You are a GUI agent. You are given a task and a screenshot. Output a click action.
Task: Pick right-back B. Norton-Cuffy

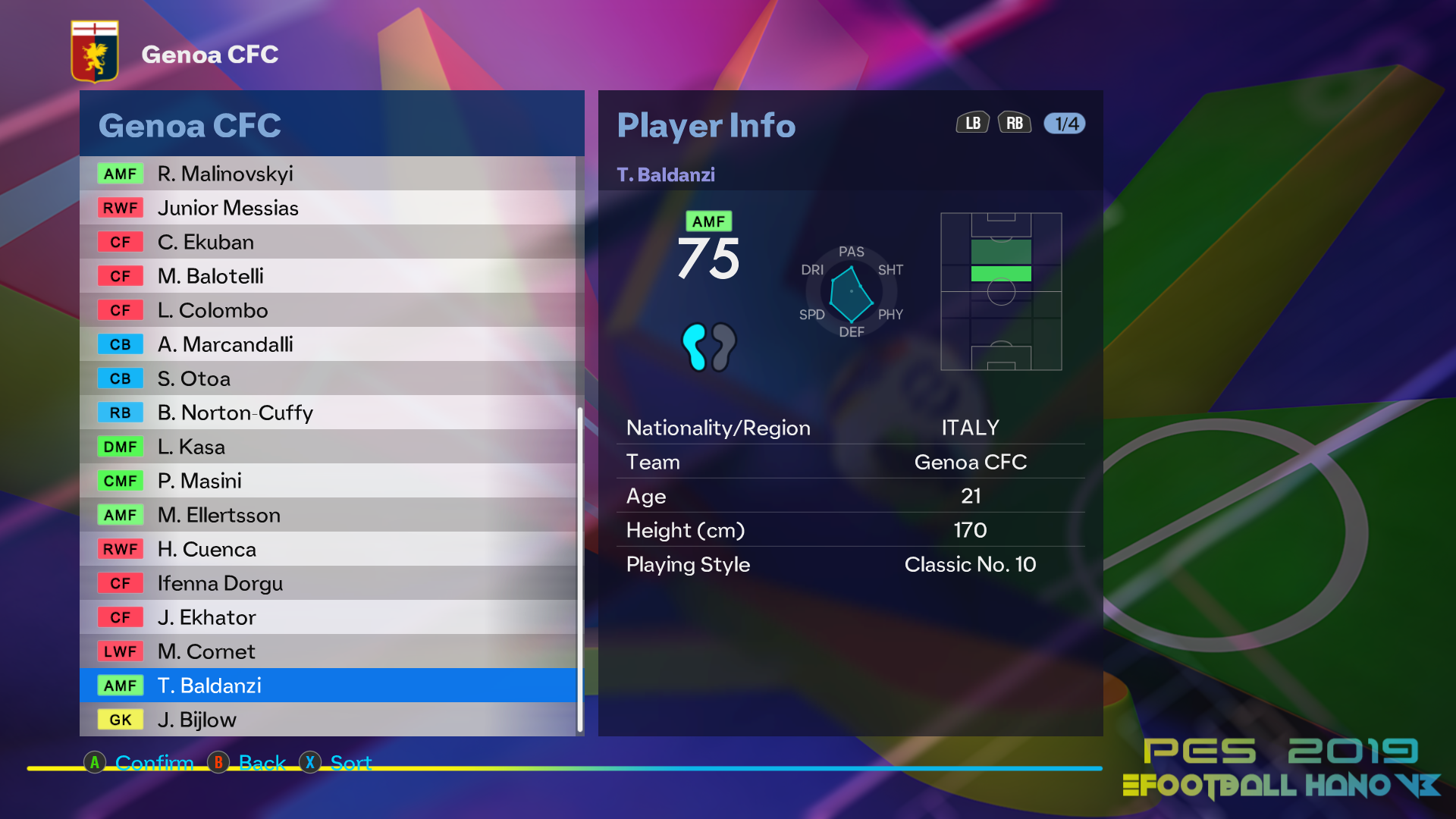pyautogui.click(x=328, y=413)
